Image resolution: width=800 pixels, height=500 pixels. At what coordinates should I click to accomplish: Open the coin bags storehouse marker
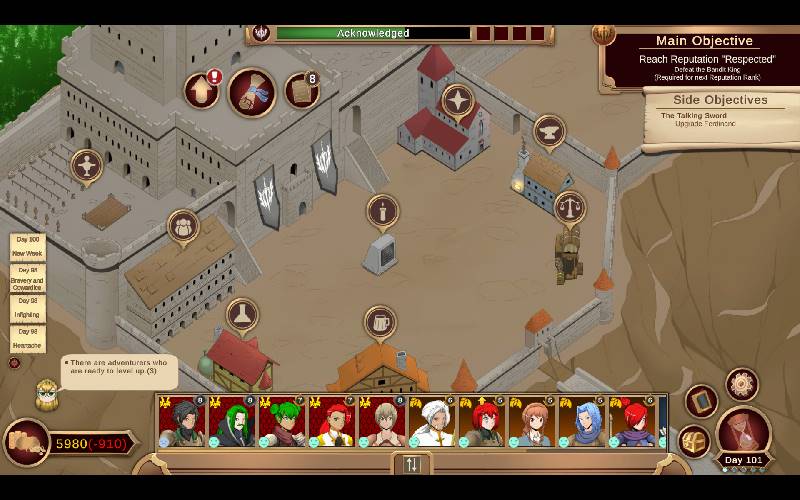pyautogui.click(x=183, y=227)
